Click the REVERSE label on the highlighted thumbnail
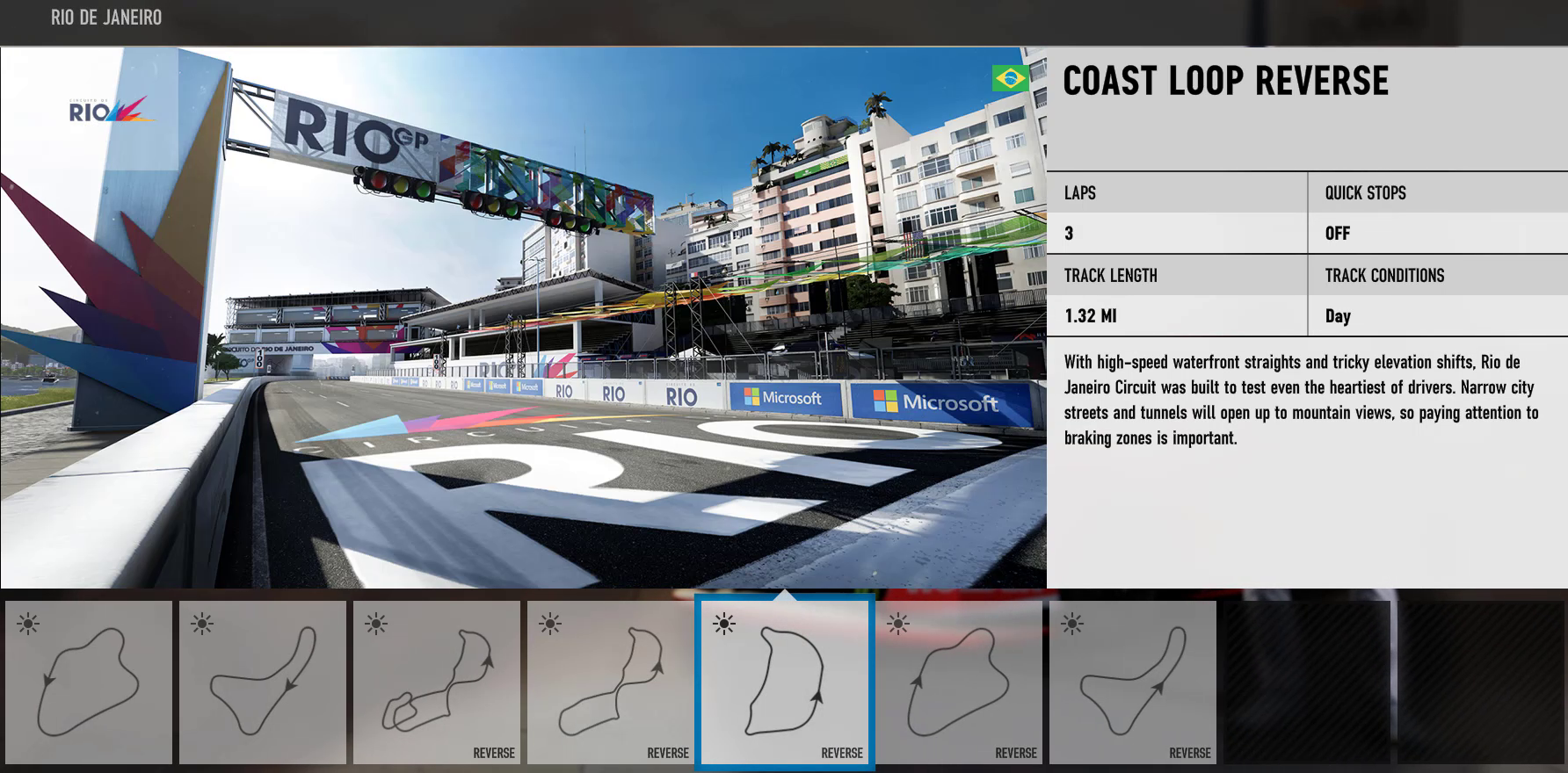The width and height of the screenshot is (1568, 773). [841, 752]
